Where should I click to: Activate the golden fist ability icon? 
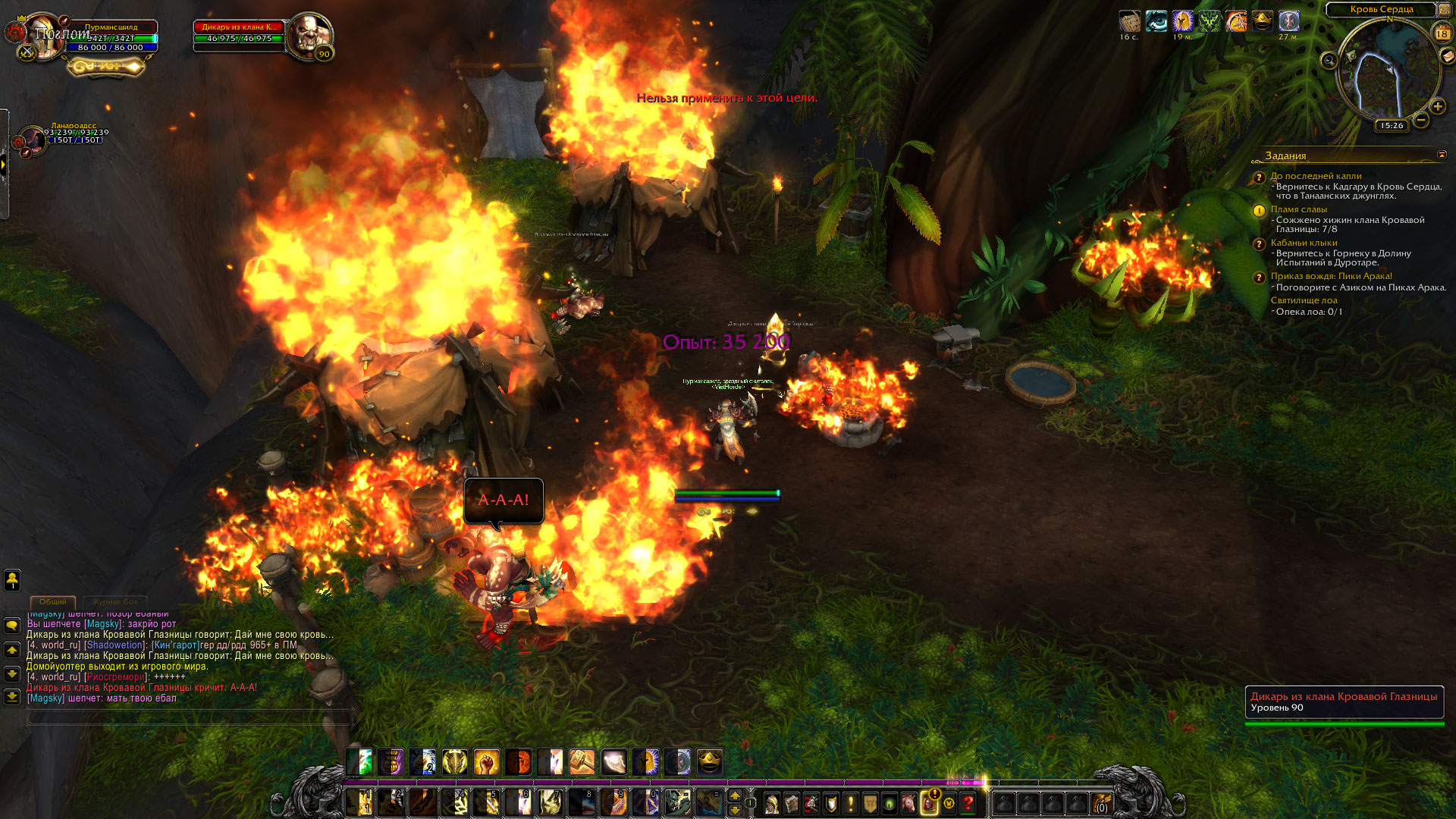[x=486, y=761]
